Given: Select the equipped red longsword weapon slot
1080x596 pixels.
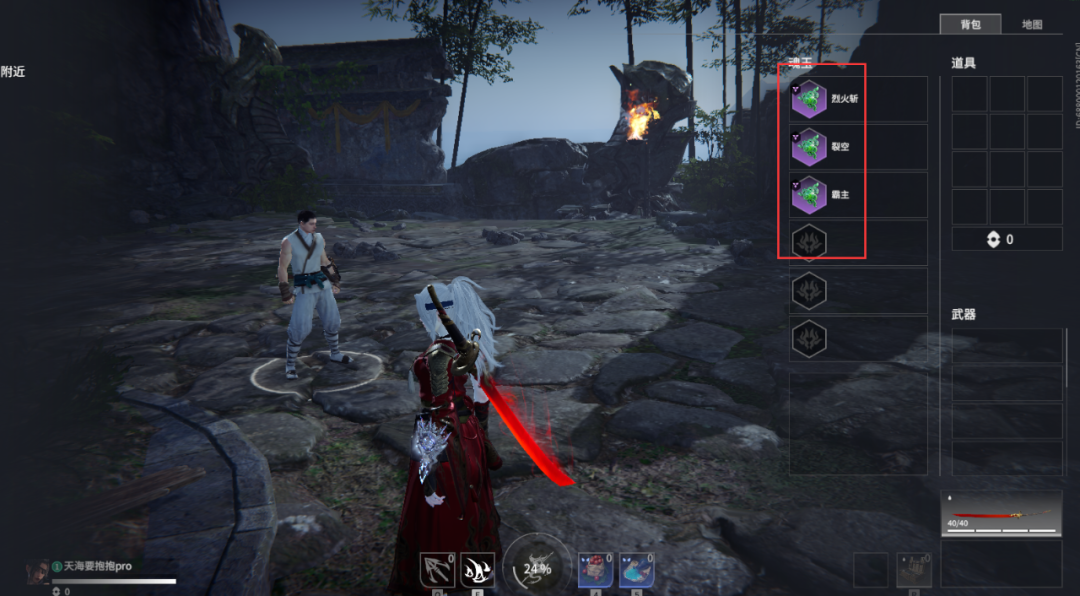Looking at the screenshot, I should click(1001, 513).
